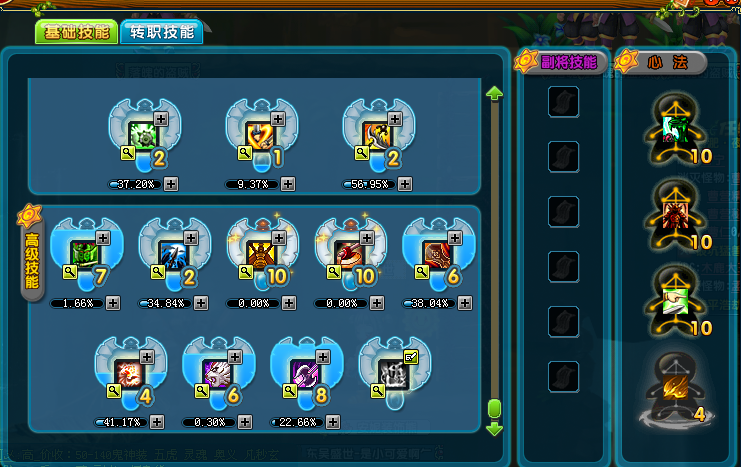Inspect the yellow skill at level 1 with its magnifier
The width and height of the screenshot is (741, 467).
tap(243, 152)
